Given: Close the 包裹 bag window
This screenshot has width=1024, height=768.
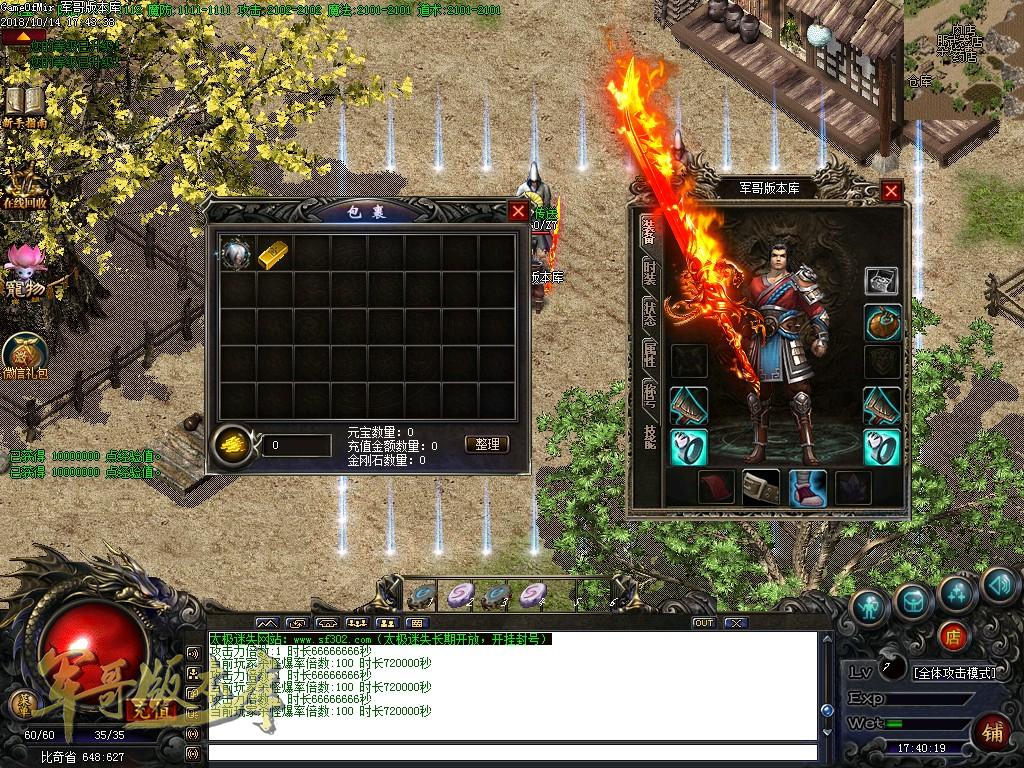Looking at the screenshot, I should [x=517, y=211].
